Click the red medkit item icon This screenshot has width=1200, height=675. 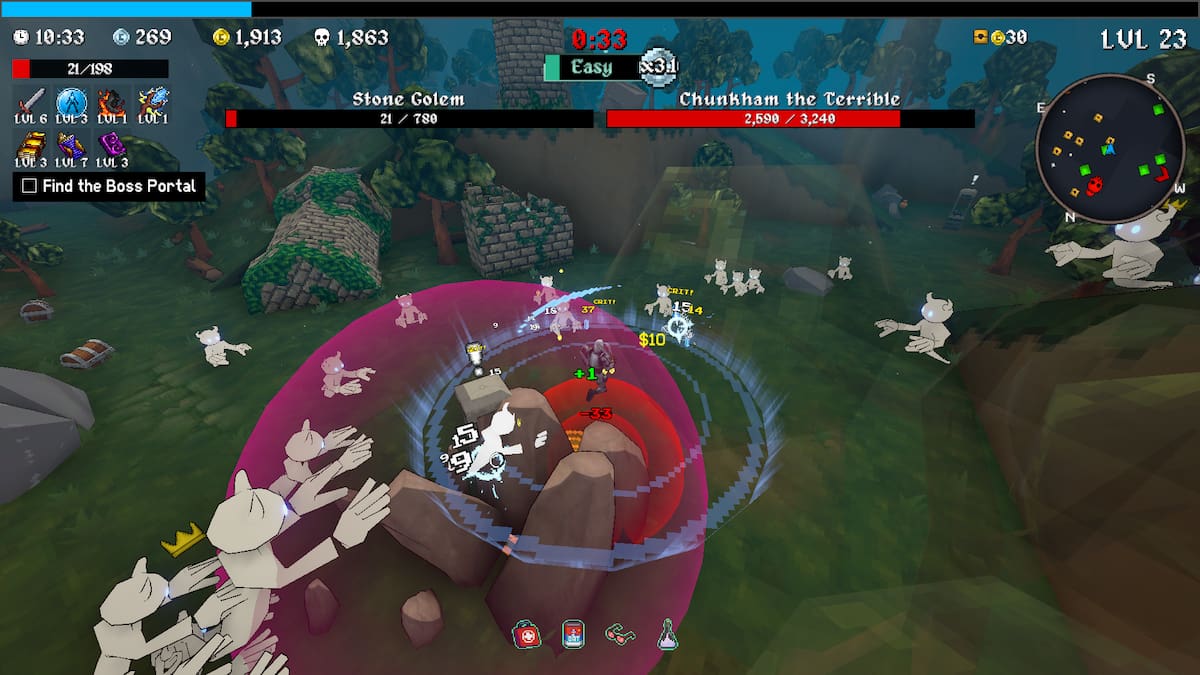pyautogui.click(x=526, y=634)
